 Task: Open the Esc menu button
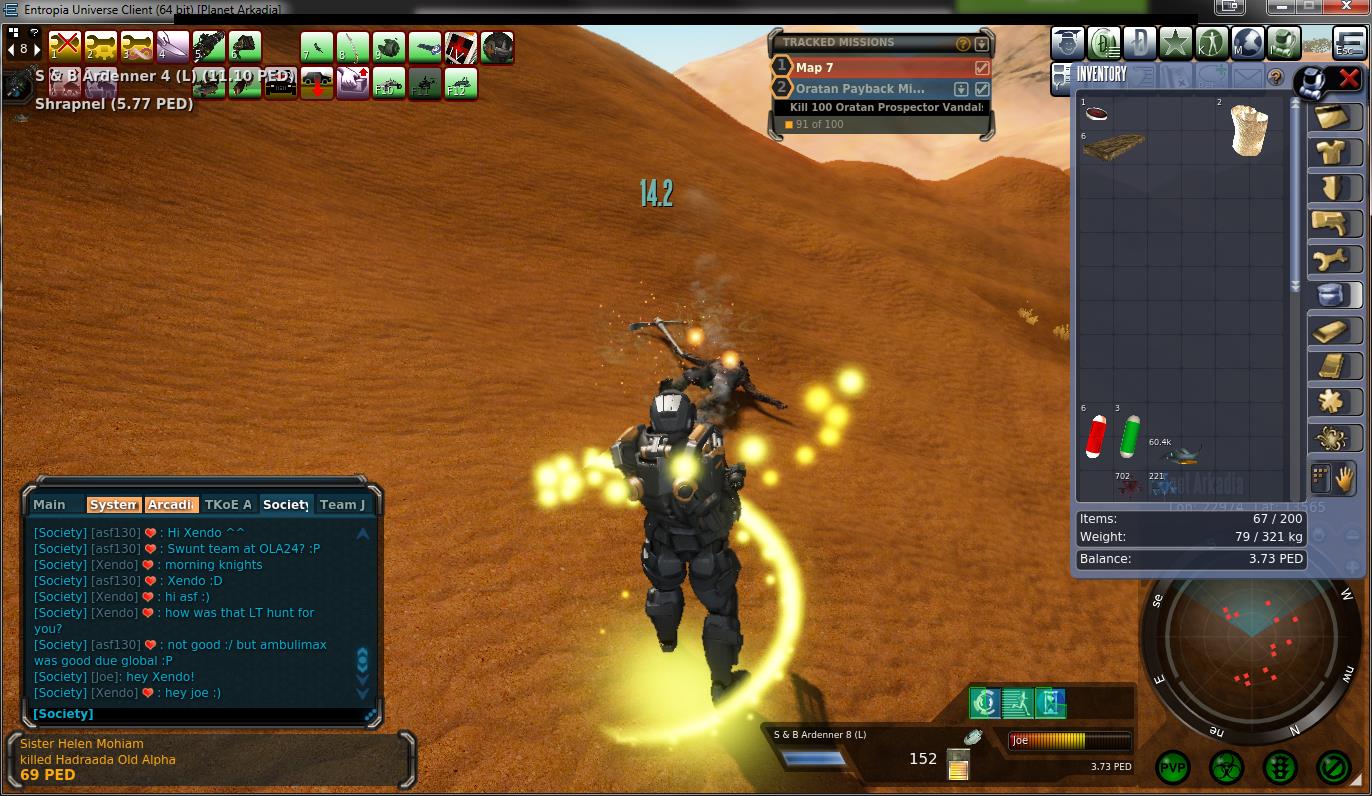tap(1349, 44)
